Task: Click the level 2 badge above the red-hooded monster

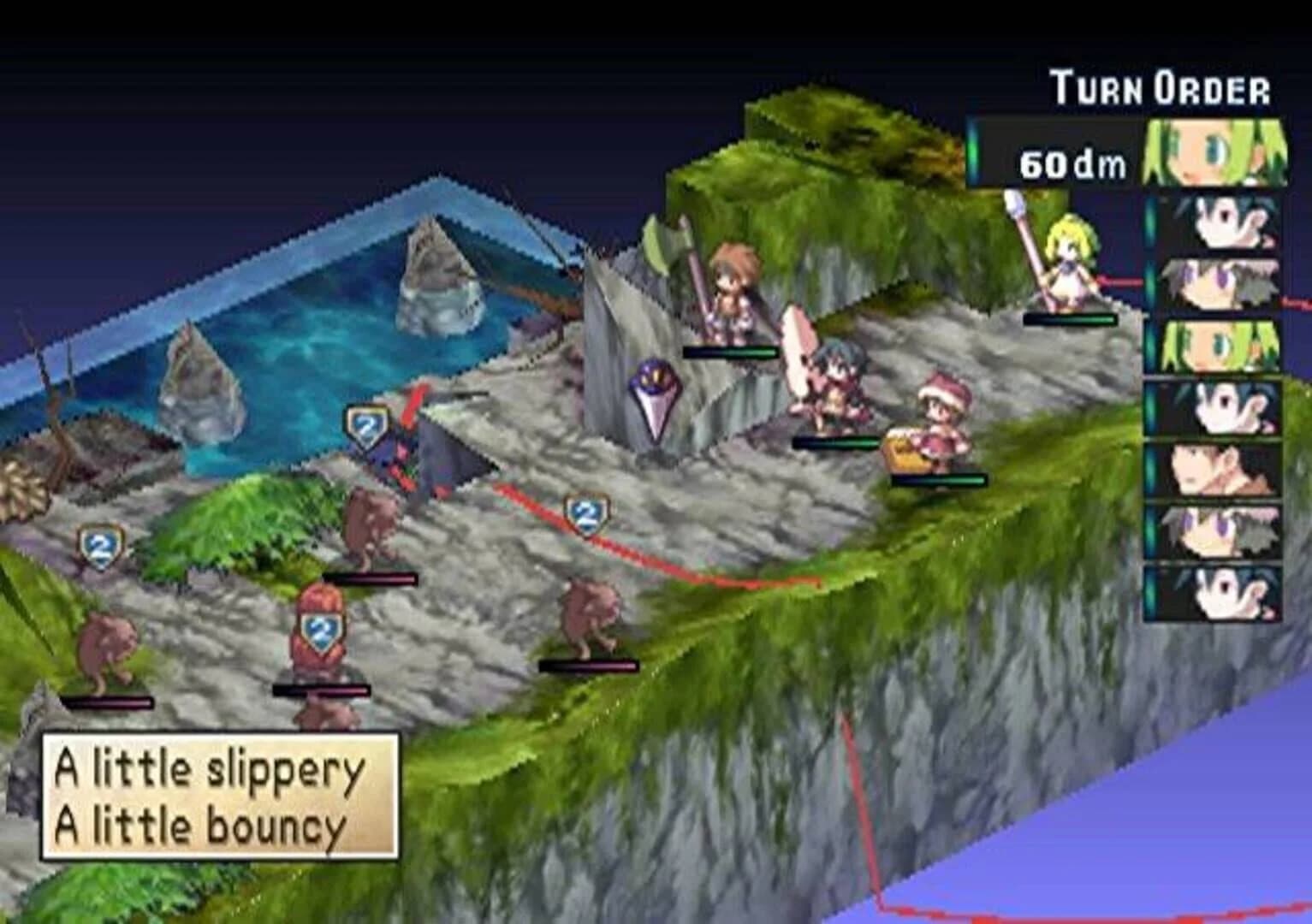Action: [x=321, y=629]
